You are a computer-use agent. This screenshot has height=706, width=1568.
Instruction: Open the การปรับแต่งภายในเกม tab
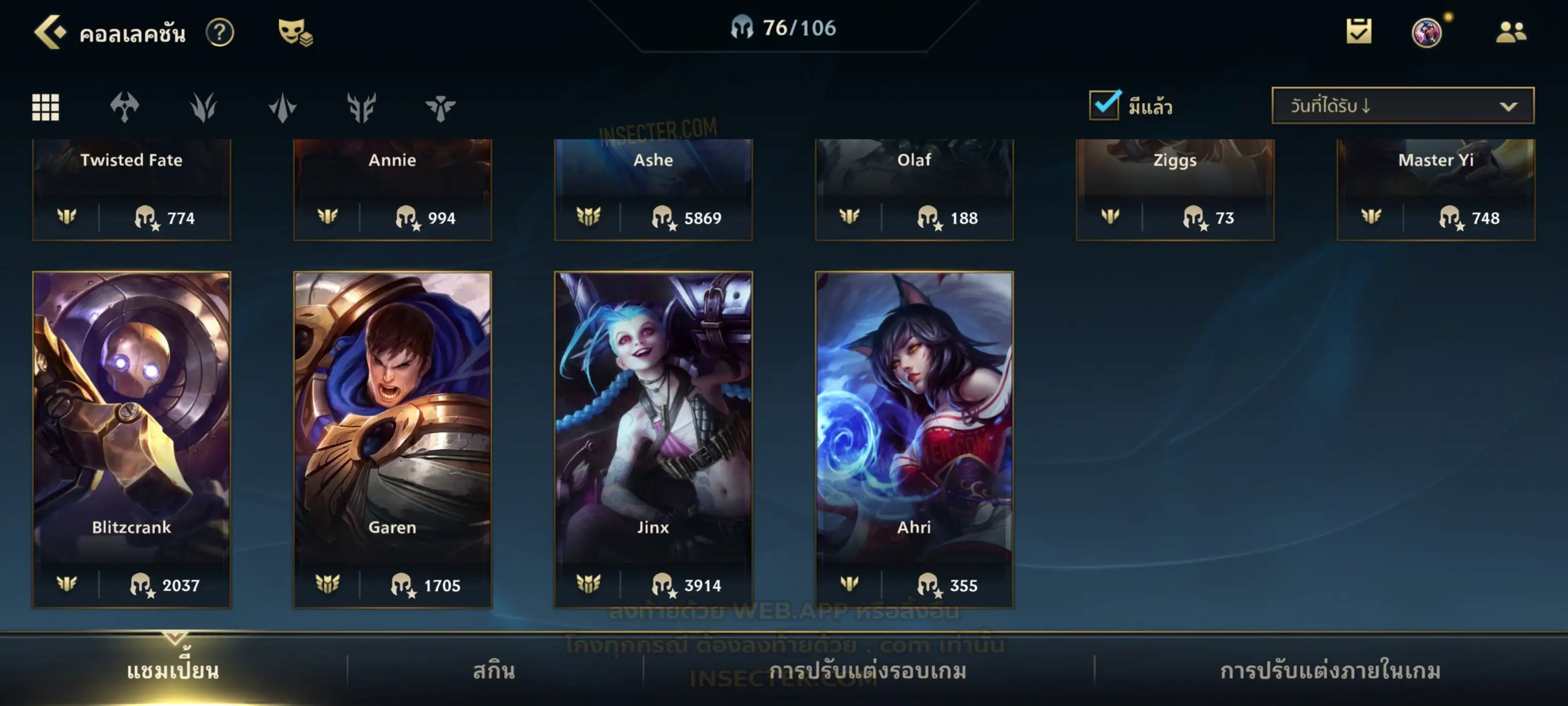click(1331, 670)
